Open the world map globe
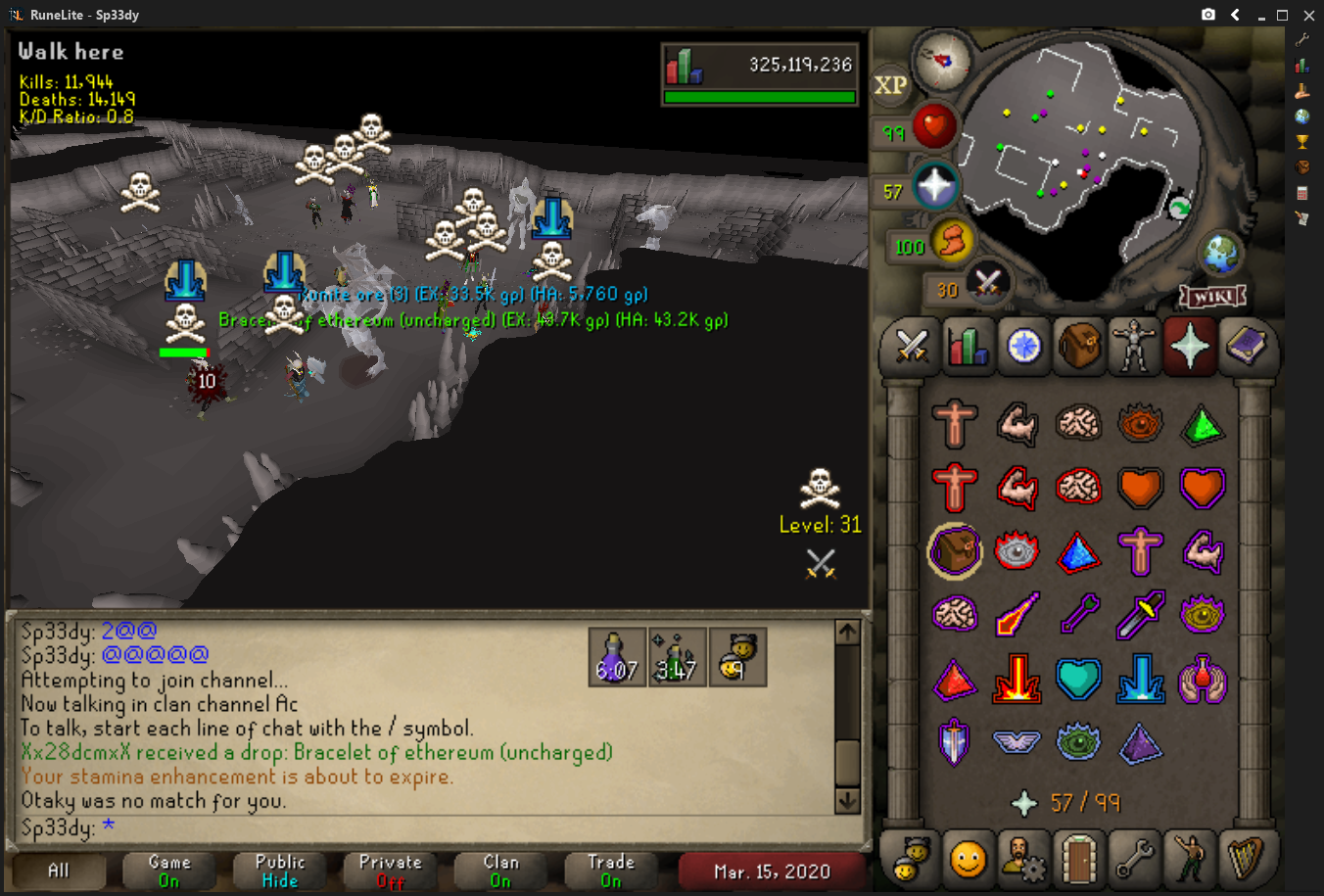This screenshot has height=896, width=1324. 1221,255
